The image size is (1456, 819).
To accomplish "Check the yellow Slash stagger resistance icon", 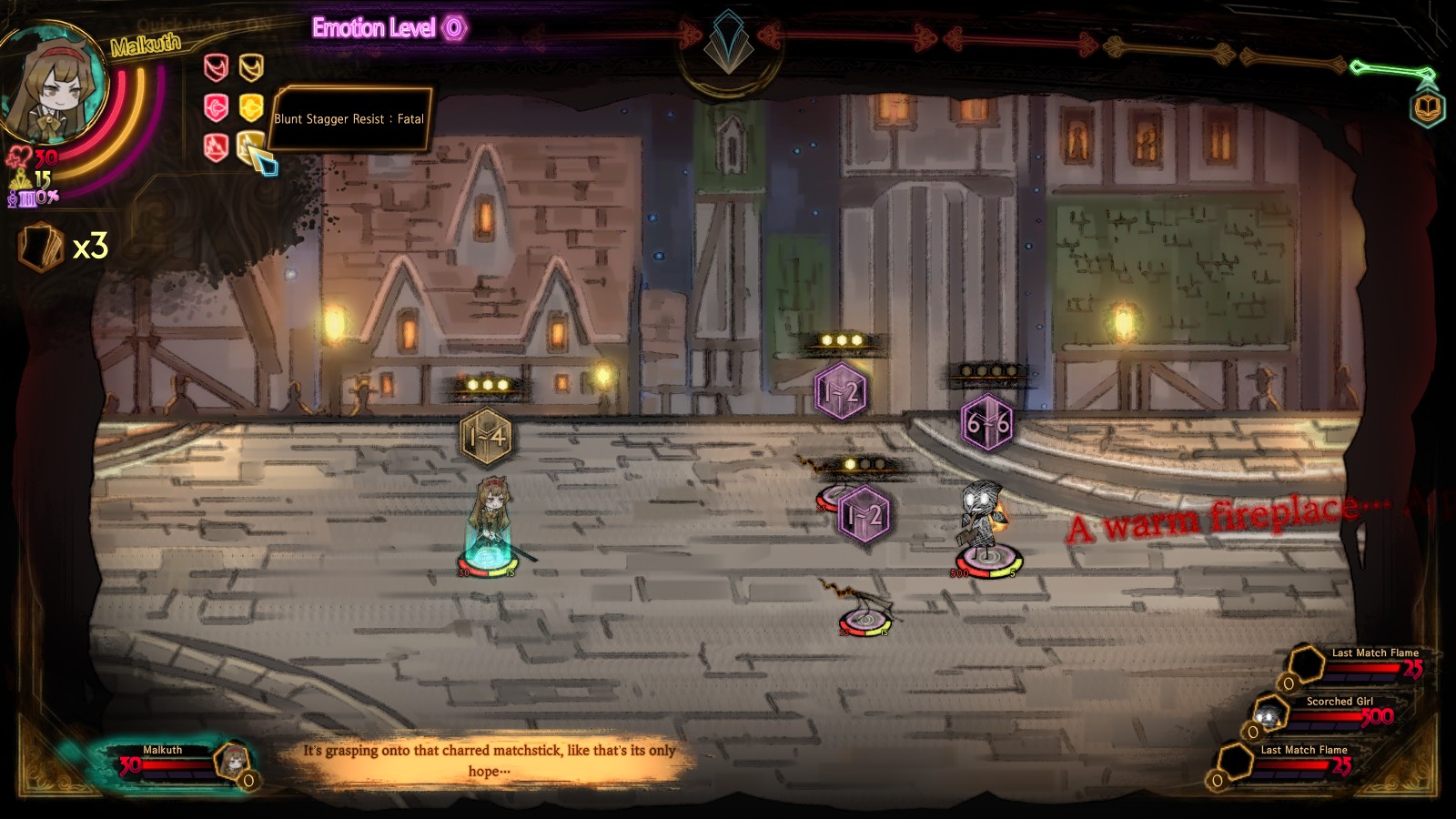I will (x=251, y=67).
